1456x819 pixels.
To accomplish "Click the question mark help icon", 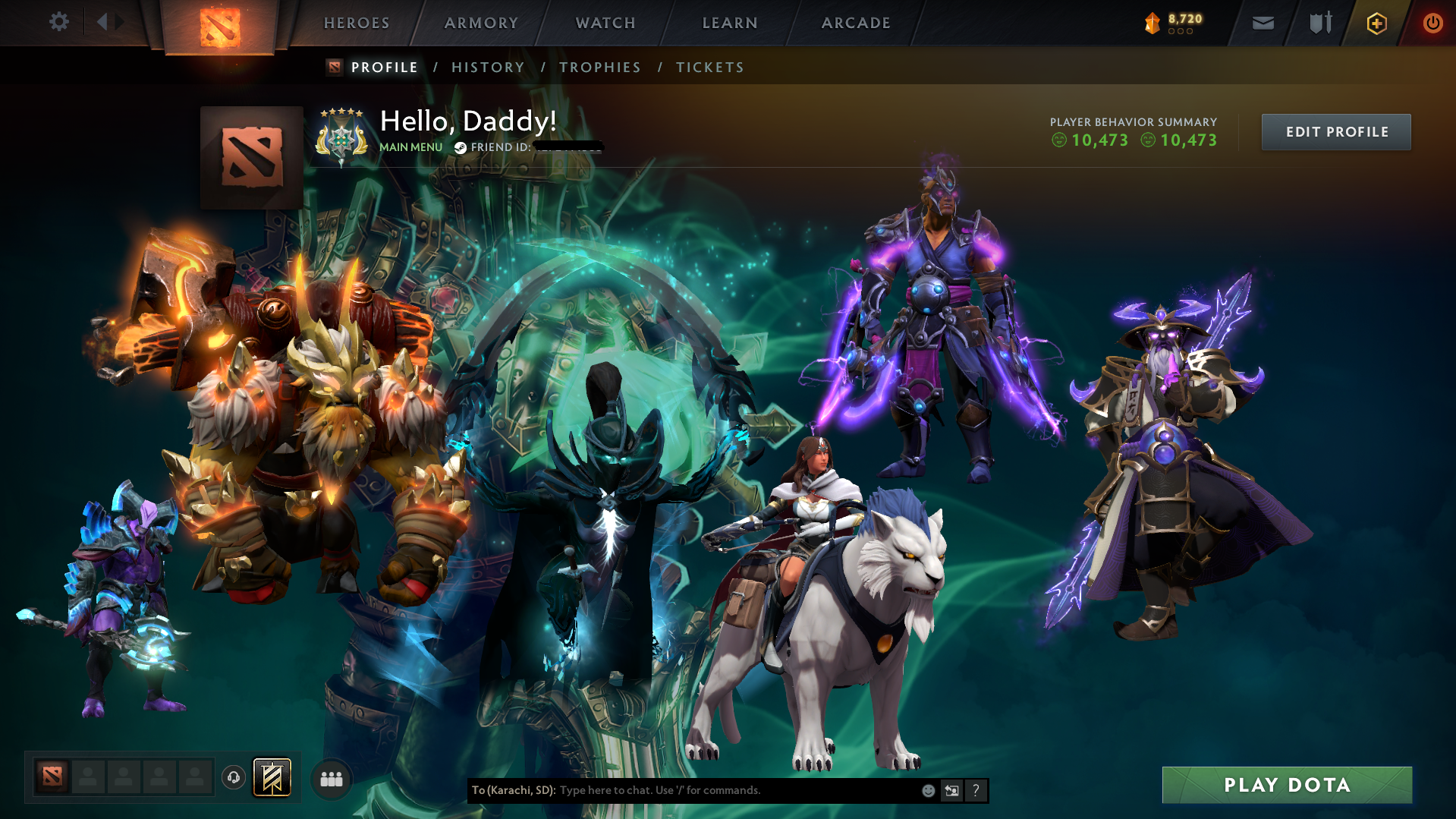I will coord(976,790).
